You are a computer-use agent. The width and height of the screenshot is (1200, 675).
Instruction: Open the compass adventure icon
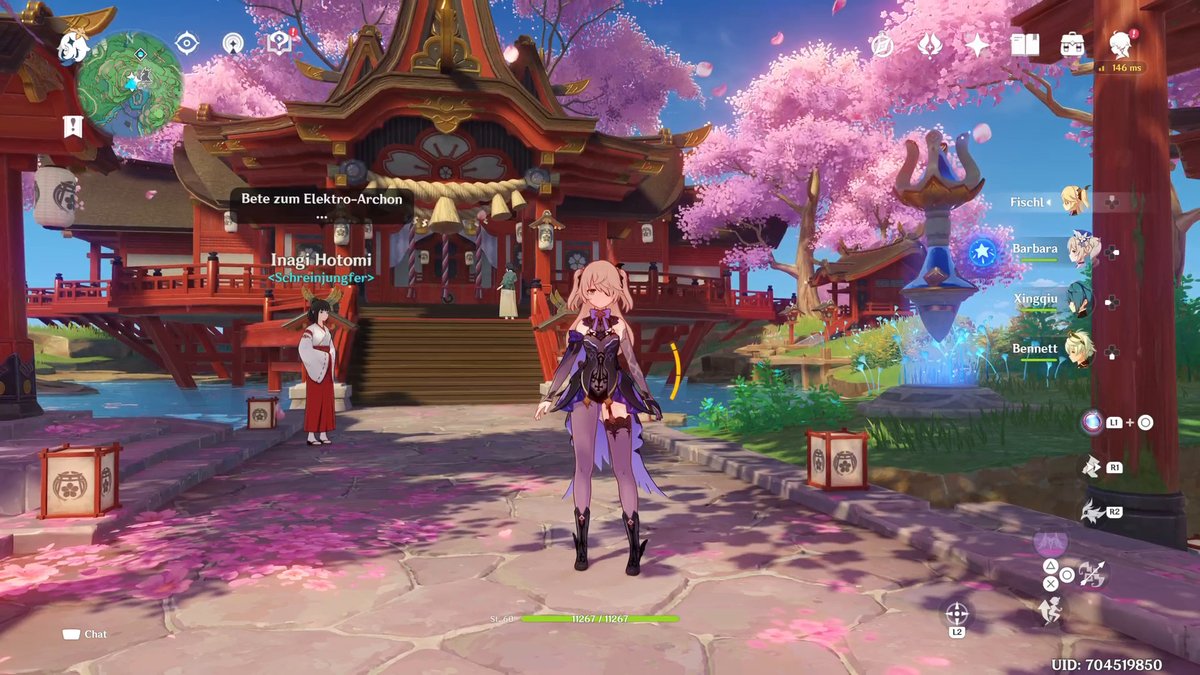[x=881, y=45]
